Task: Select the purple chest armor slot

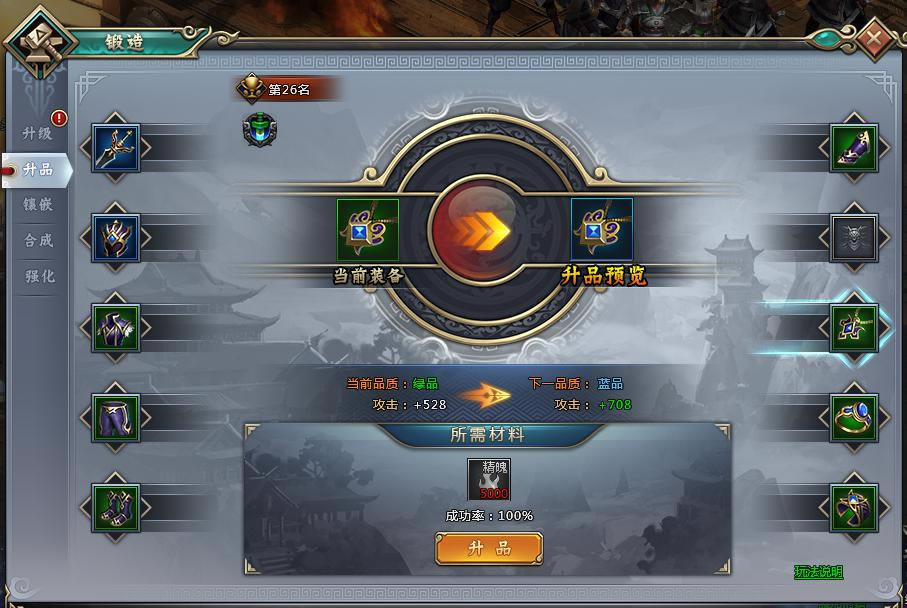Action: [116, 328]
